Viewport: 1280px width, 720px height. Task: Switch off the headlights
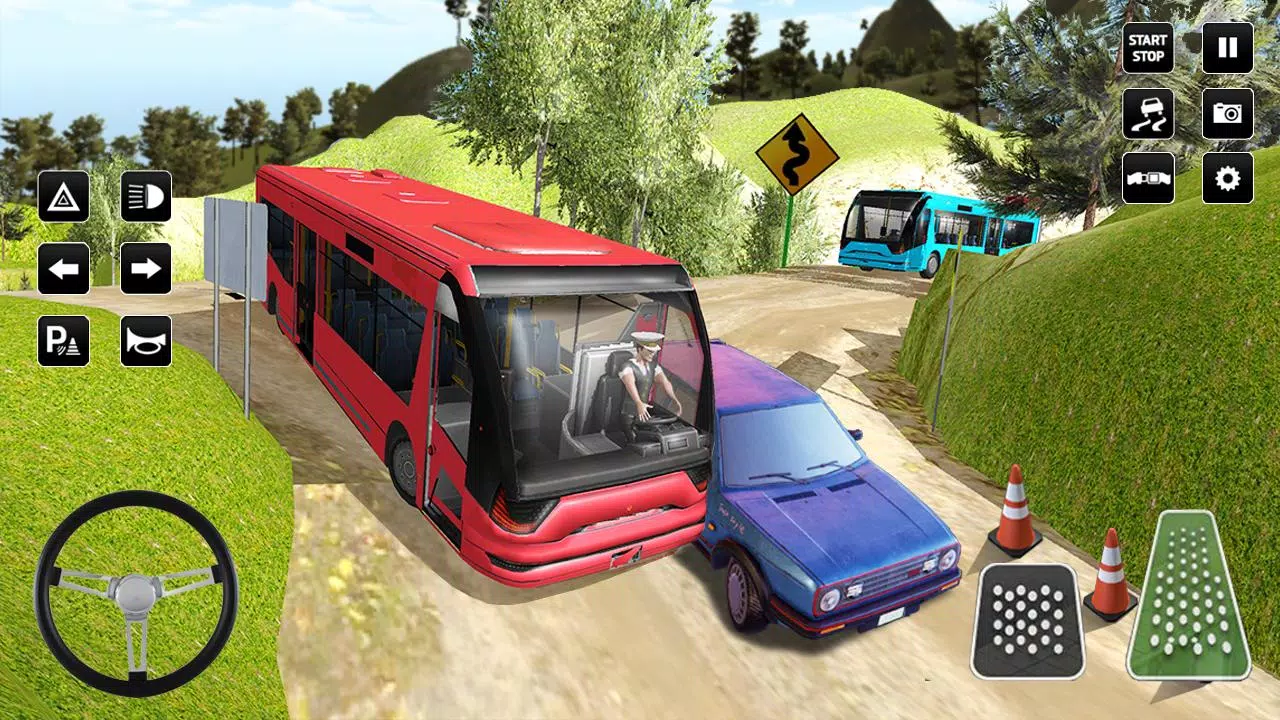point(145,195)
